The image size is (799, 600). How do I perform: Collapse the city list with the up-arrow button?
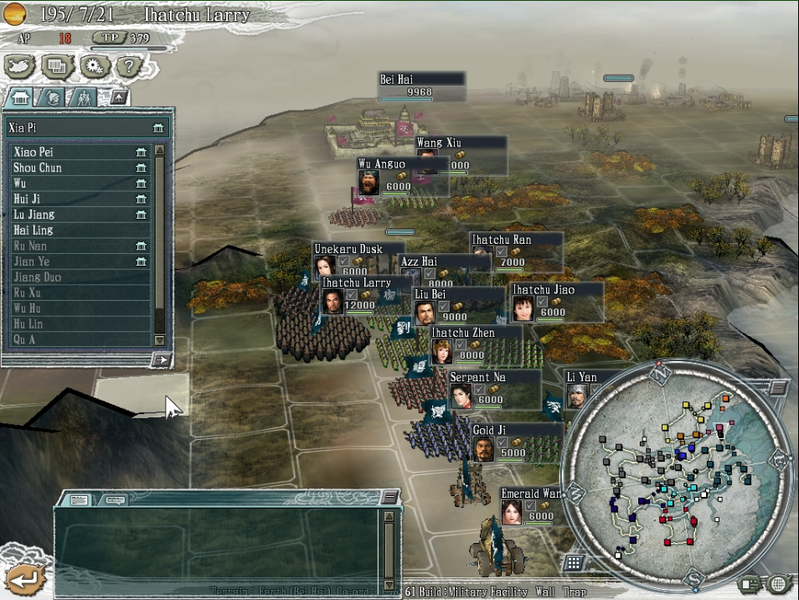(119, 97)
